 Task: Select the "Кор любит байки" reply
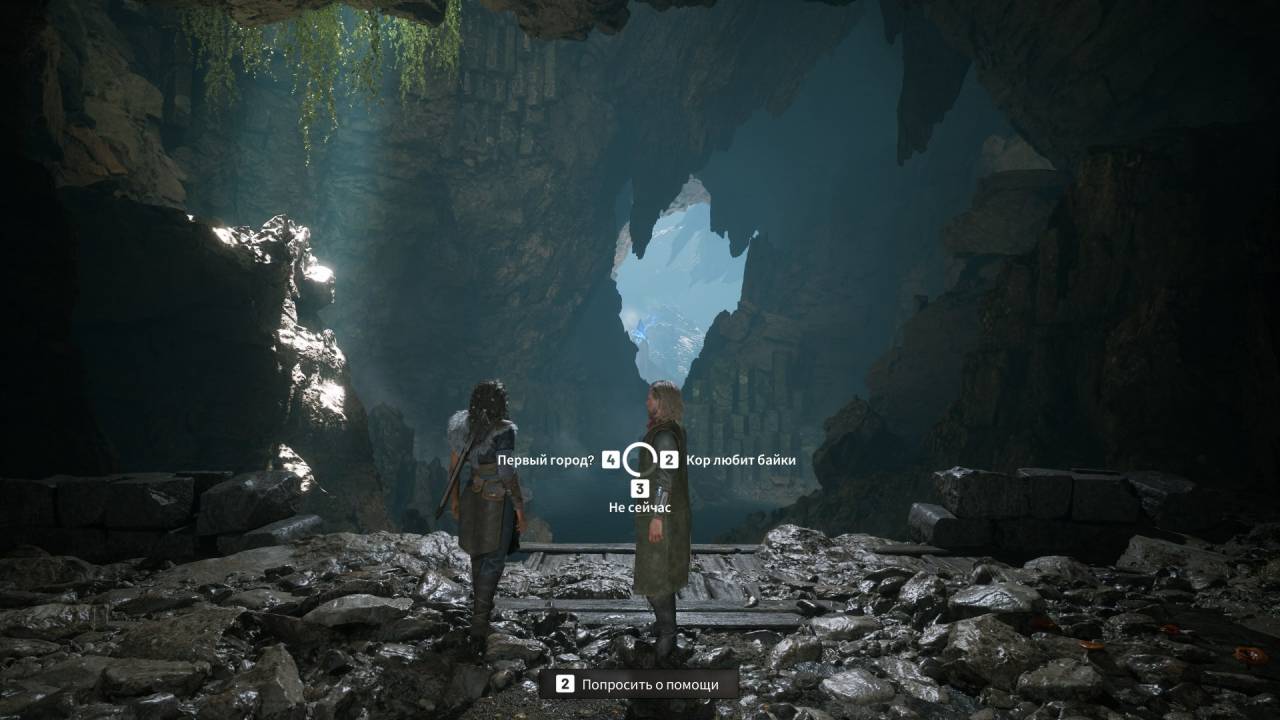pyautogui.click(x=740, y=460)
